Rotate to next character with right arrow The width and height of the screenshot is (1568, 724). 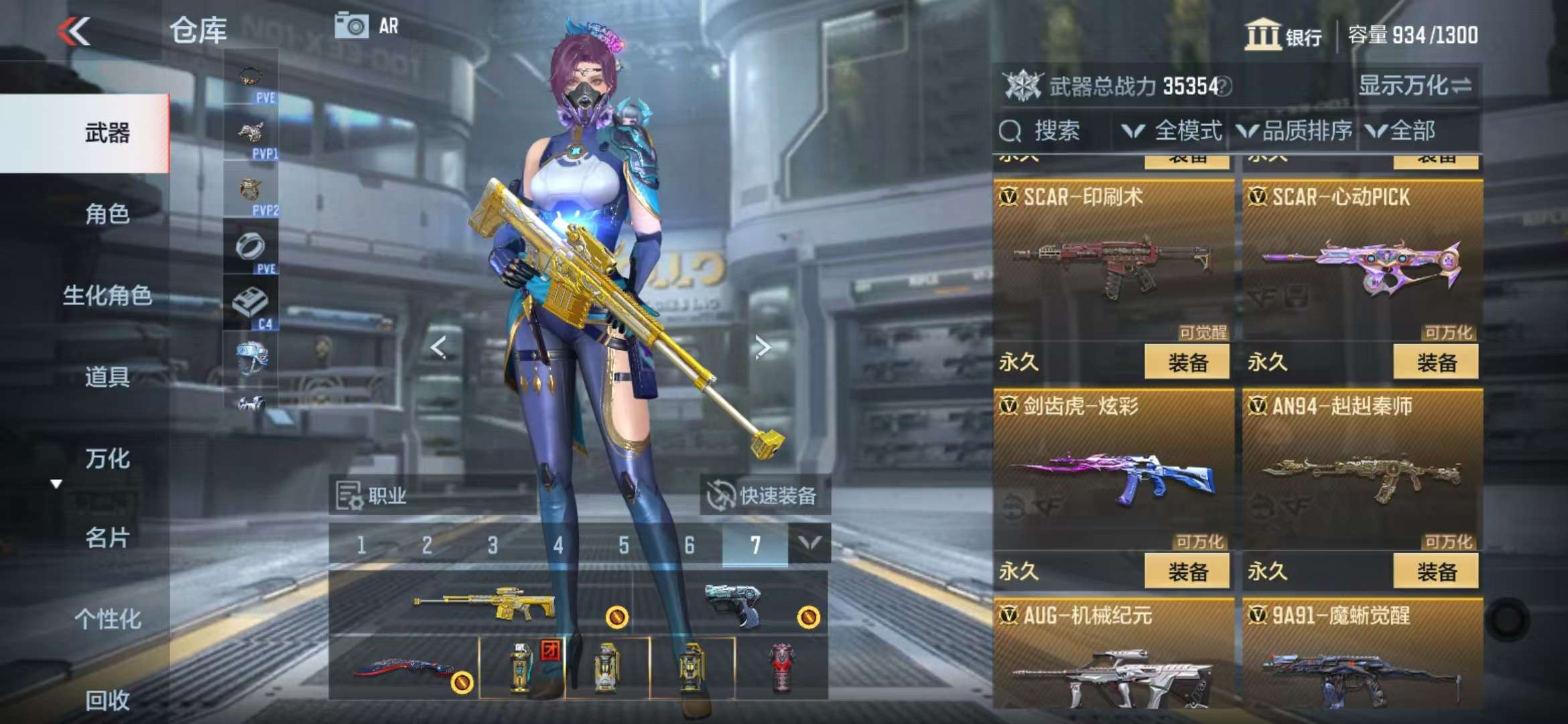[762, 347]
